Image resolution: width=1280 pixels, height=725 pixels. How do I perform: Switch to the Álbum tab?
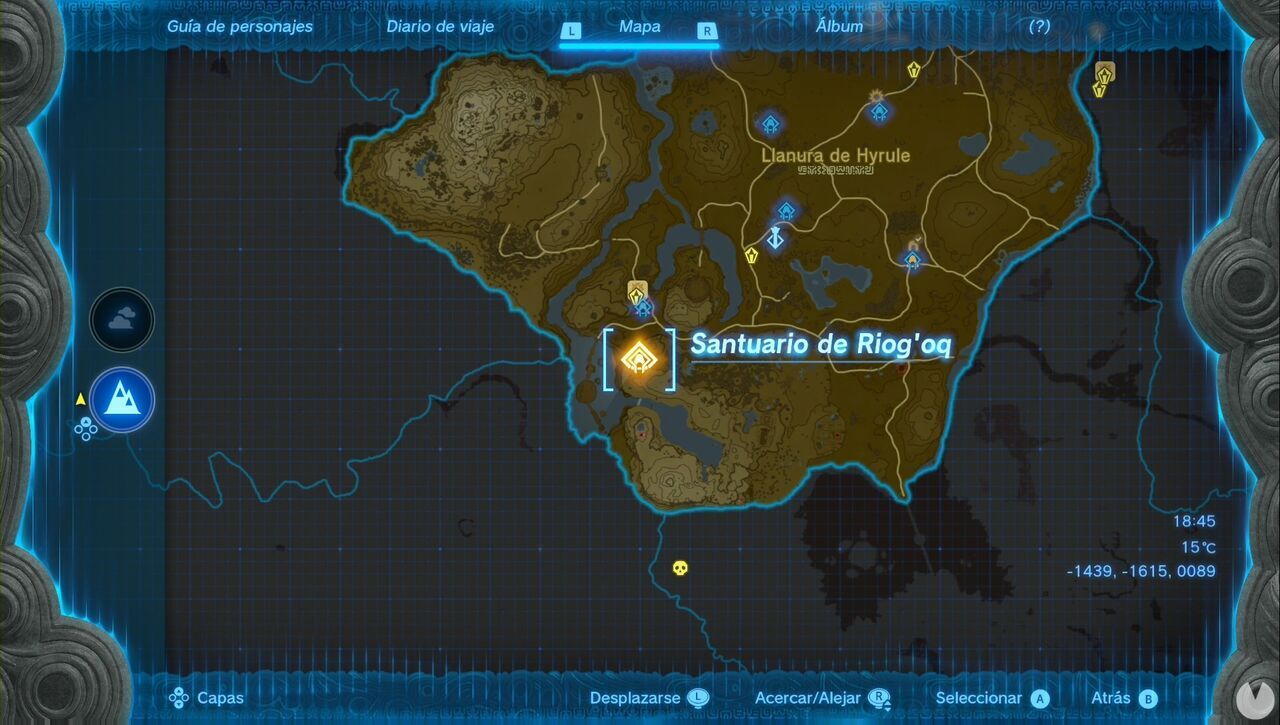click(838, 27)
